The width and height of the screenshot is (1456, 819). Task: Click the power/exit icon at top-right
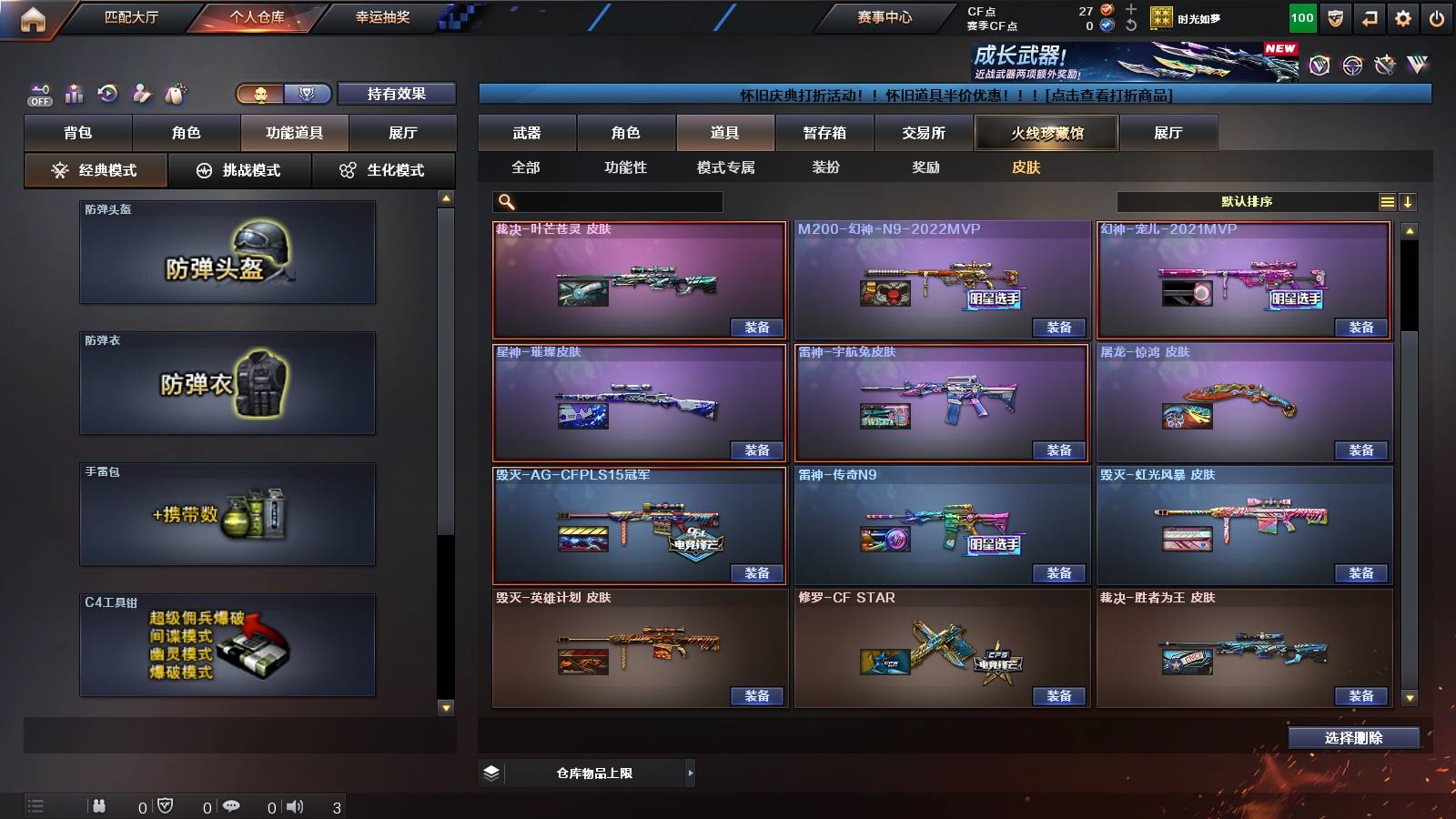click(1438, 16)
